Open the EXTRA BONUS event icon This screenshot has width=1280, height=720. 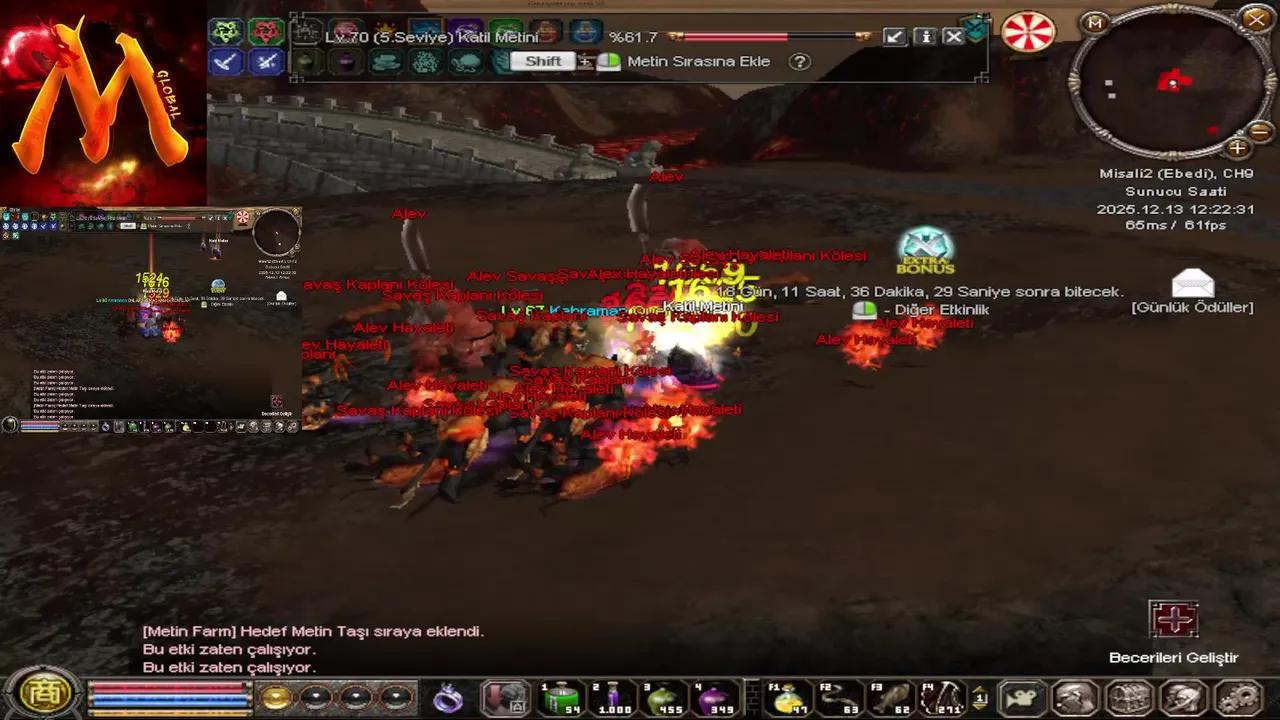coord(925,252)
